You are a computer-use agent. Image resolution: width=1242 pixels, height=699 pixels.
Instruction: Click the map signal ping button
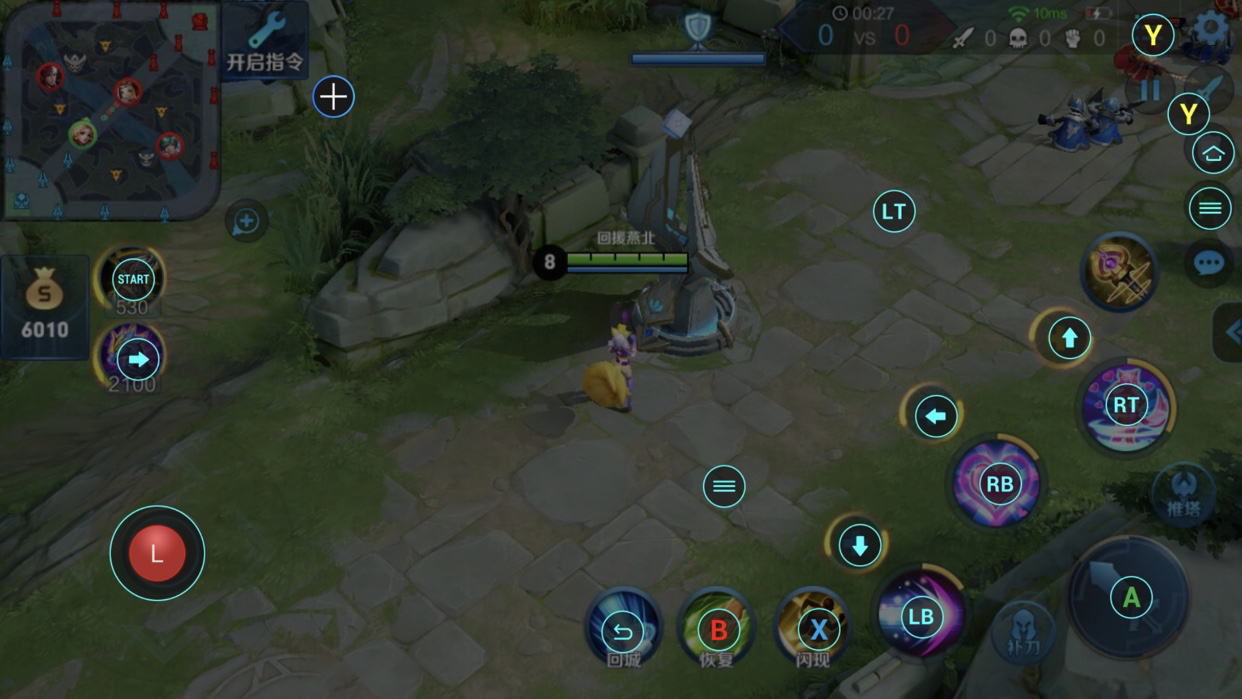246,221
